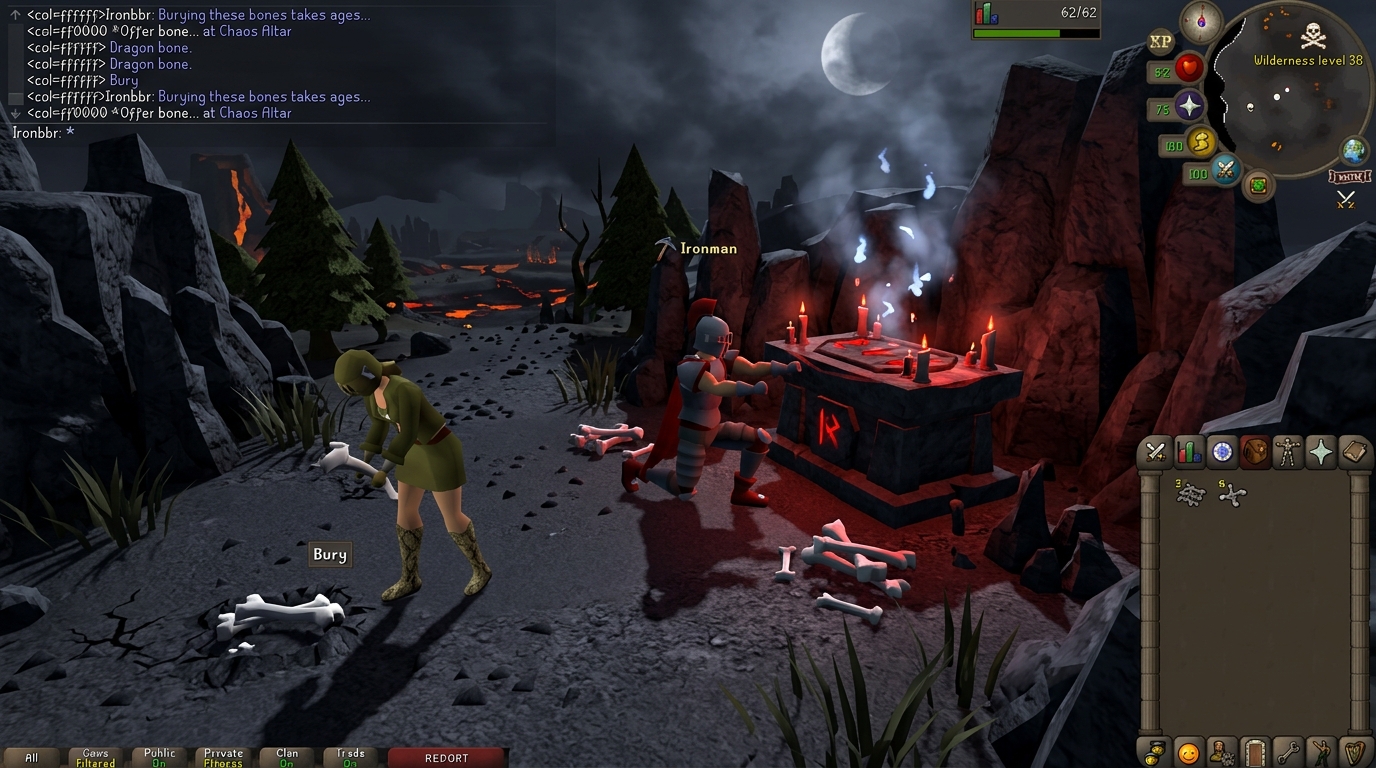The height and width of the screenshot is (768, 1376).
Task: Open the Worn Equipment tab
Action: click(x=1287, y=452)
